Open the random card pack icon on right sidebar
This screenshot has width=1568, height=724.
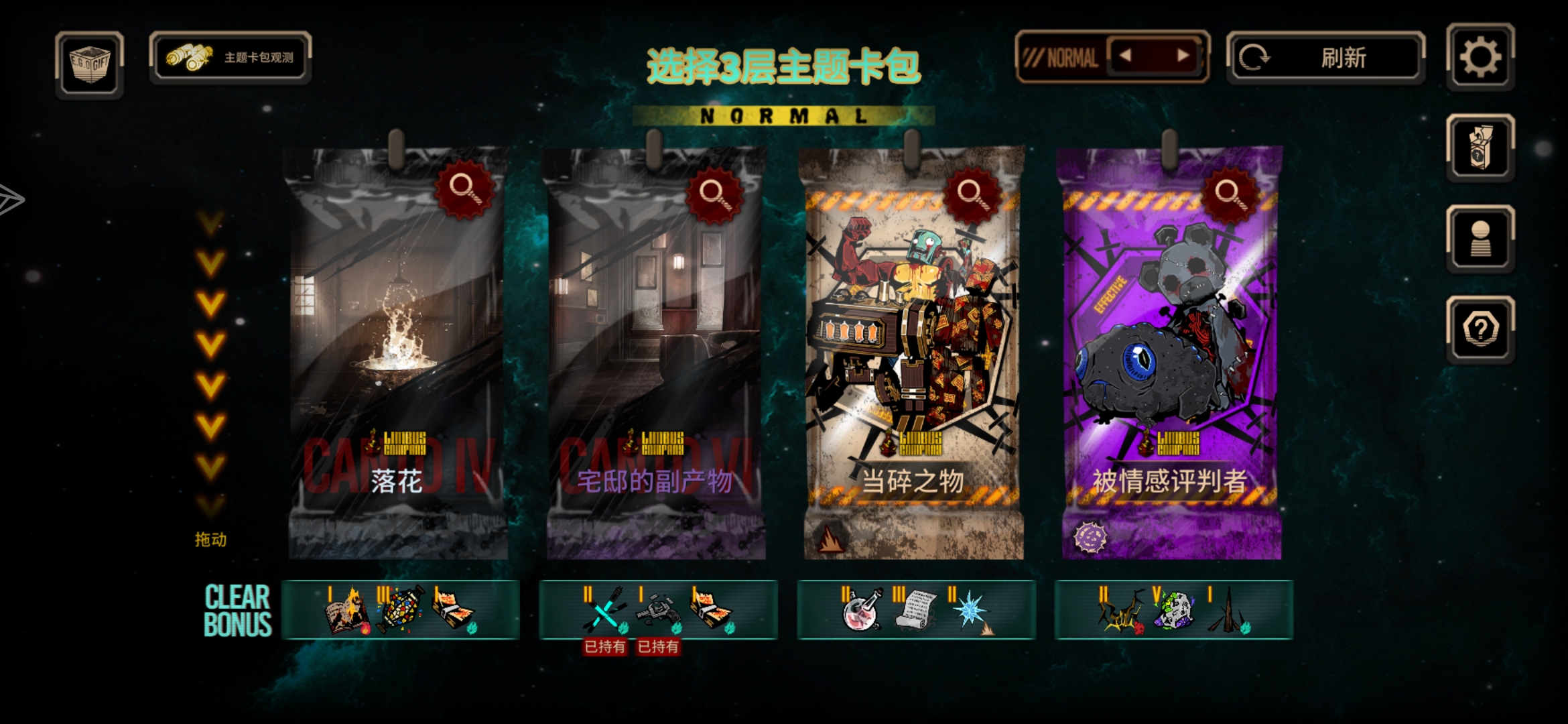pyautogui.click(x=1480, y=146)
